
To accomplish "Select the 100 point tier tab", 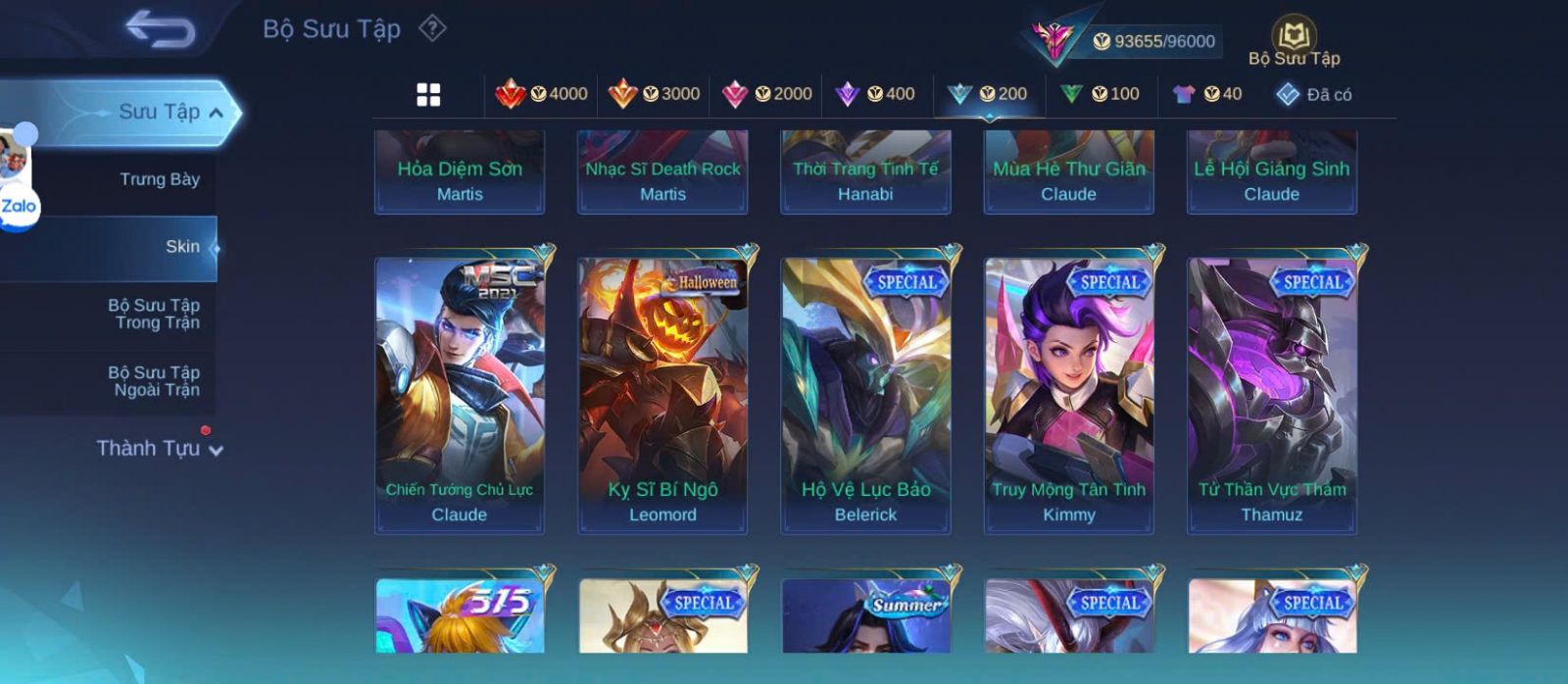I will 1101,94.
